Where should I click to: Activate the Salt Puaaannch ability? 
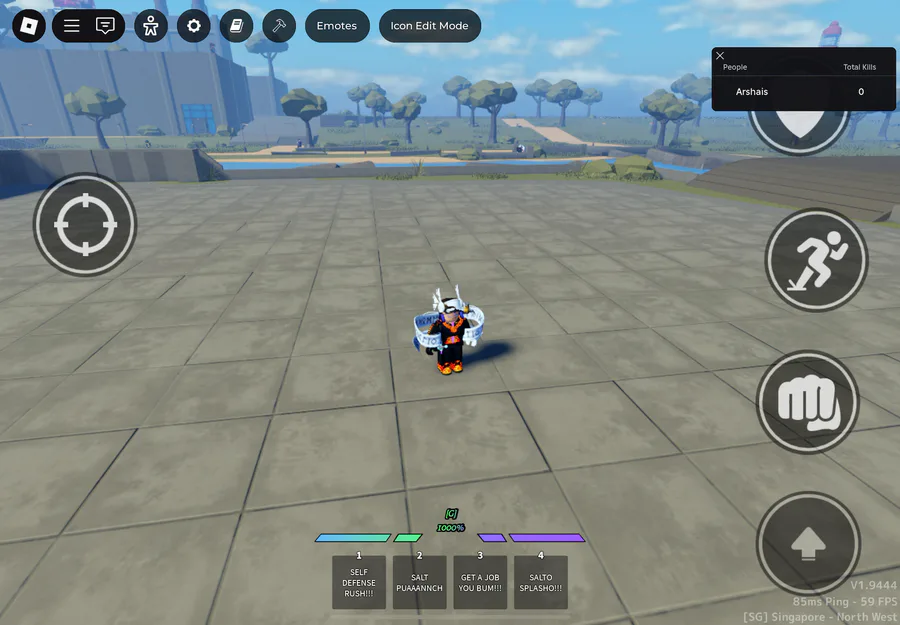point(419,582)
